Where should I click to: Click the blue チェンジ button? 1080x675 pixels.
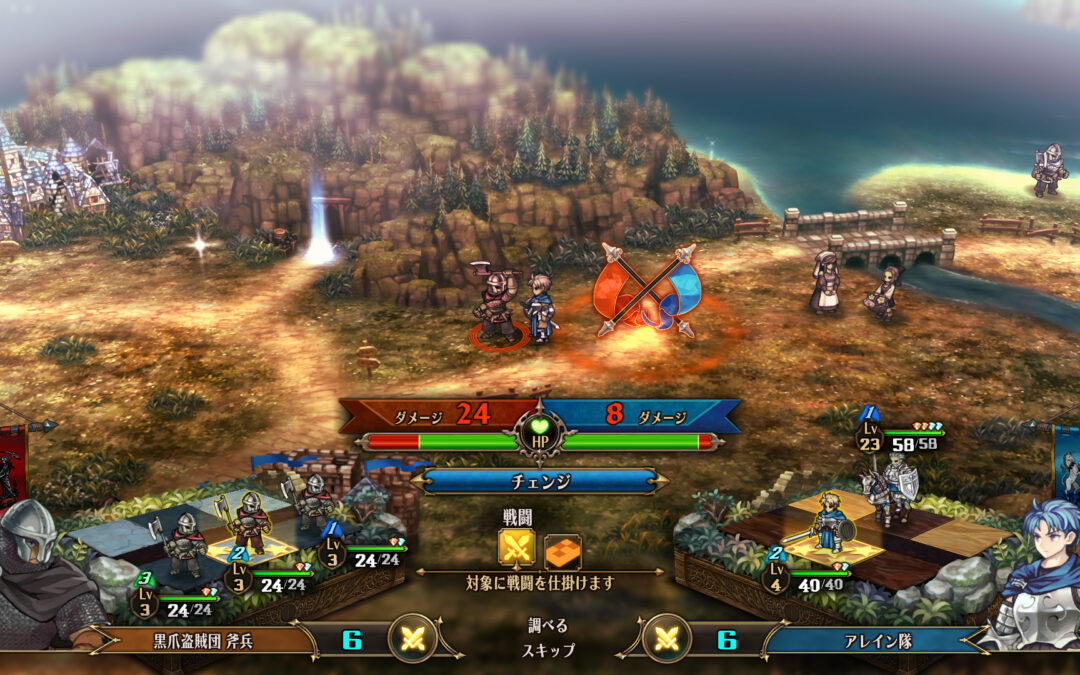point(540,481)
